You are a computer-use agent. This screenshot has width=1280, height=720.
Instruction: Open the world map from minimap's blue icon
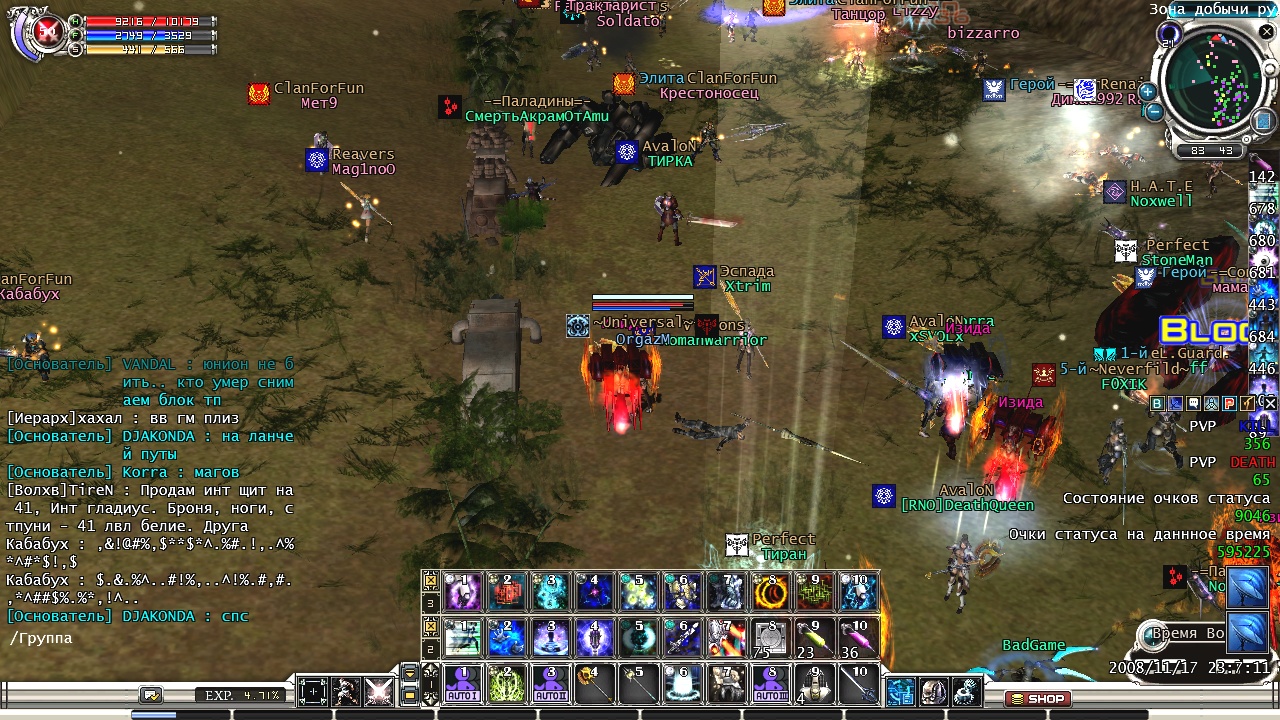1264,120
